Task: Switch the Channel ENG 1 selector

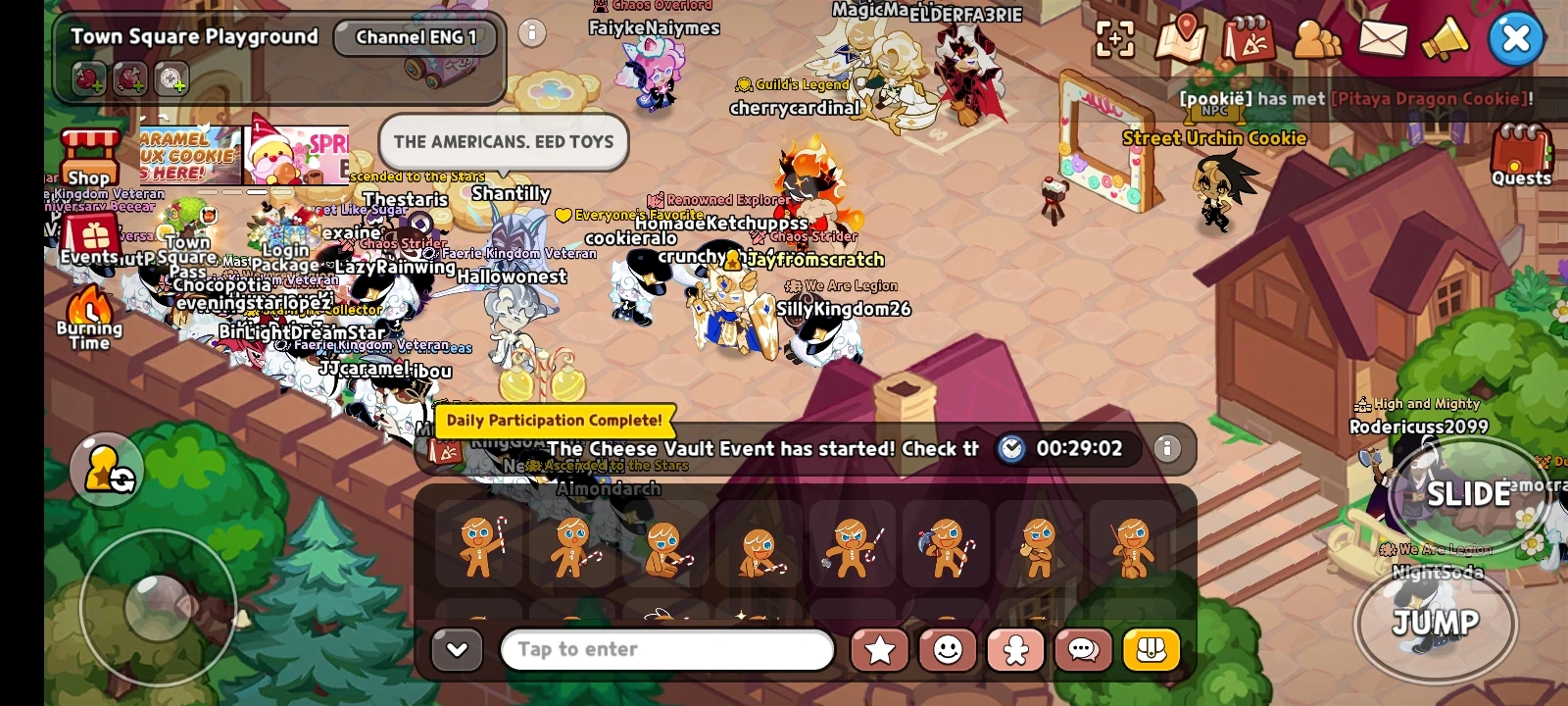Action: pyautogui.click(x=416, y=38)
